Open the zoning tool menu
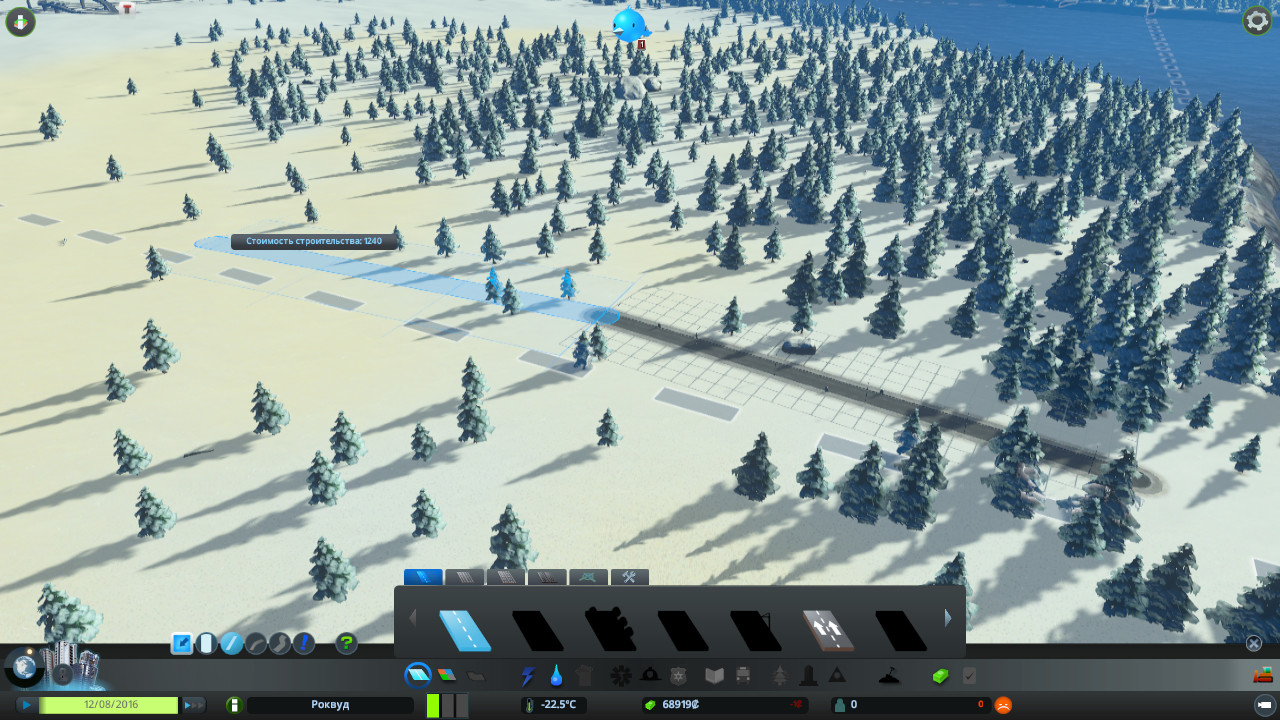The image size is (1280, 720). 446,675
